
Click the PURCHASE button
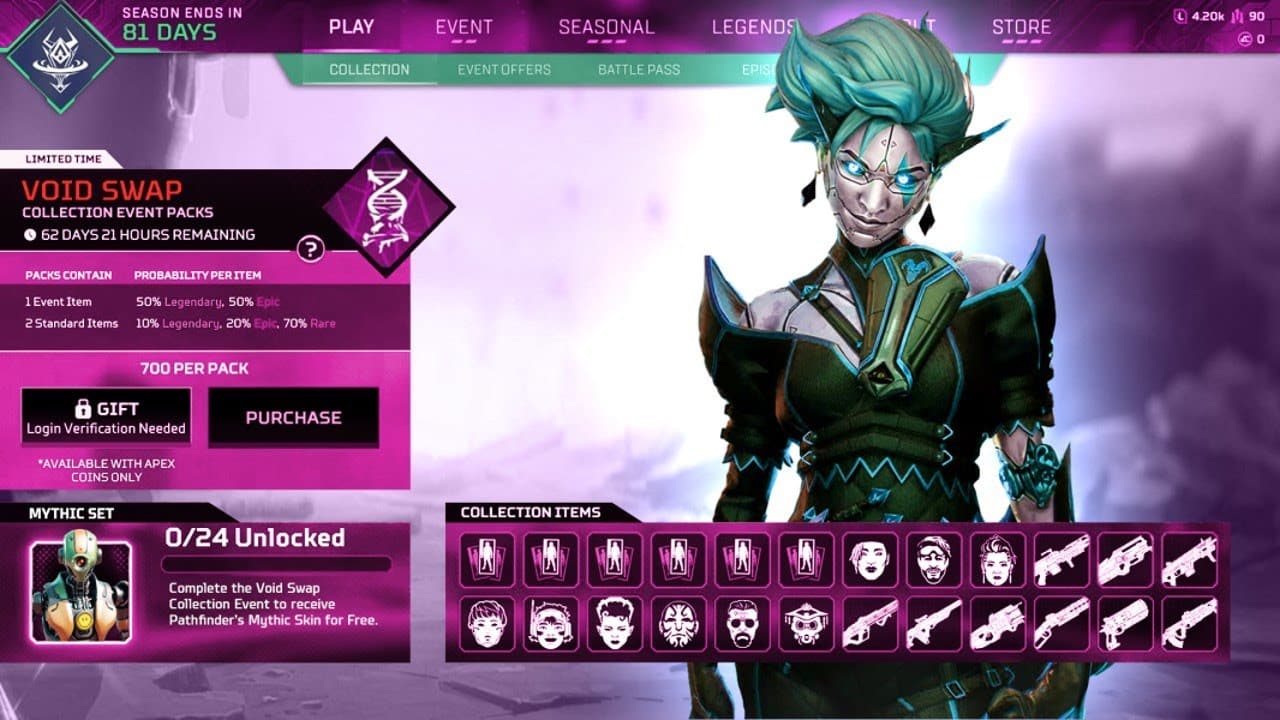coord(293,418)
